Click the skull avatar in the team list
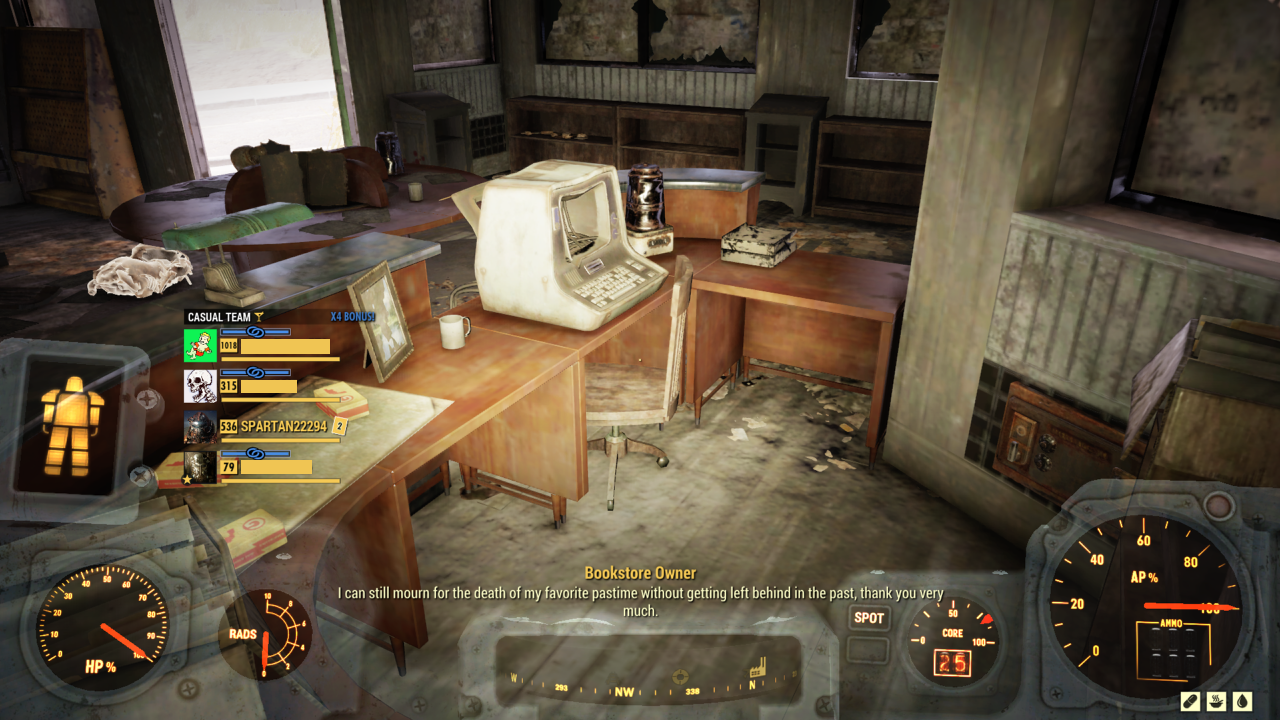The image size is (1280, 720). [200, 386]
